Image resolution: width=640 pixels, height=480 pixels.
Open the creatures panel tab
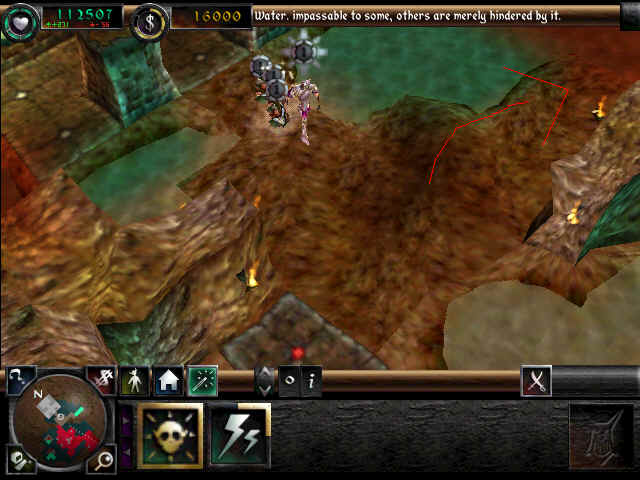point(134,380)
